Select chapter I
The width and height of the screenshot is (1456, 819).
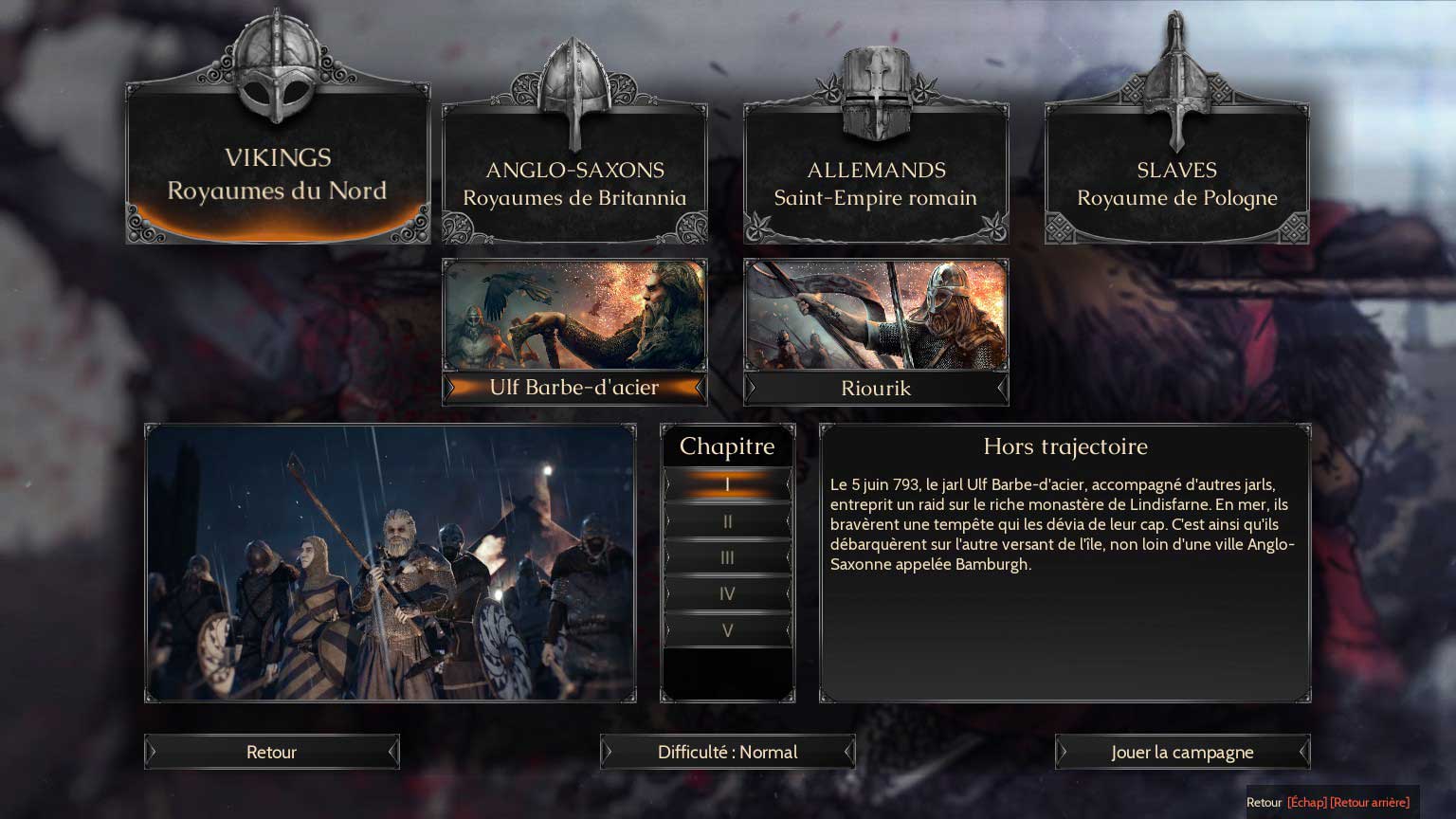[727, 484]
